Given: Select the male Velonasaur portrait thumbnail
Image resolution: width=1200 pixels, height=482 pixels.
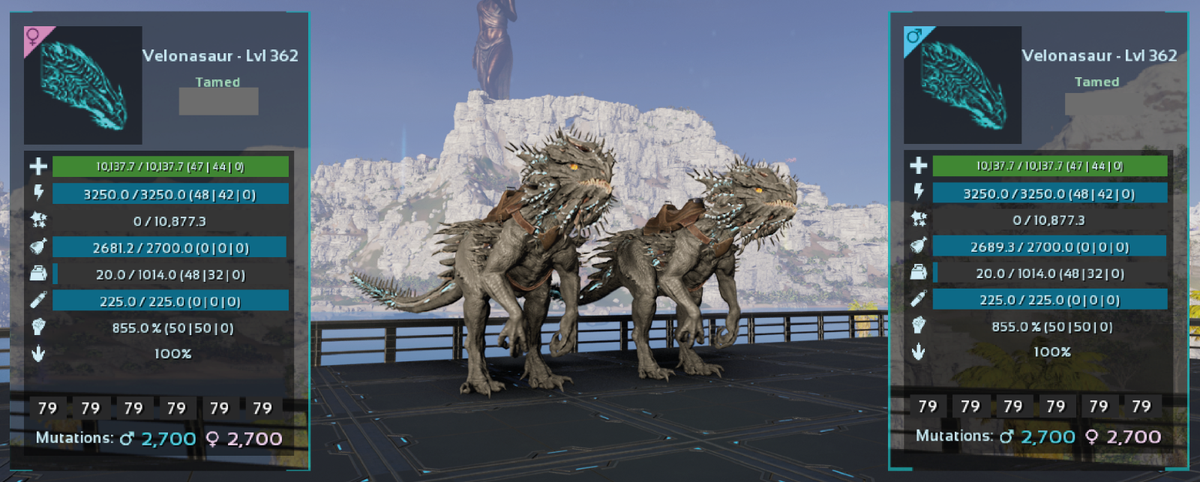Looking at the screenshot, I should click(x=962, y=86).
